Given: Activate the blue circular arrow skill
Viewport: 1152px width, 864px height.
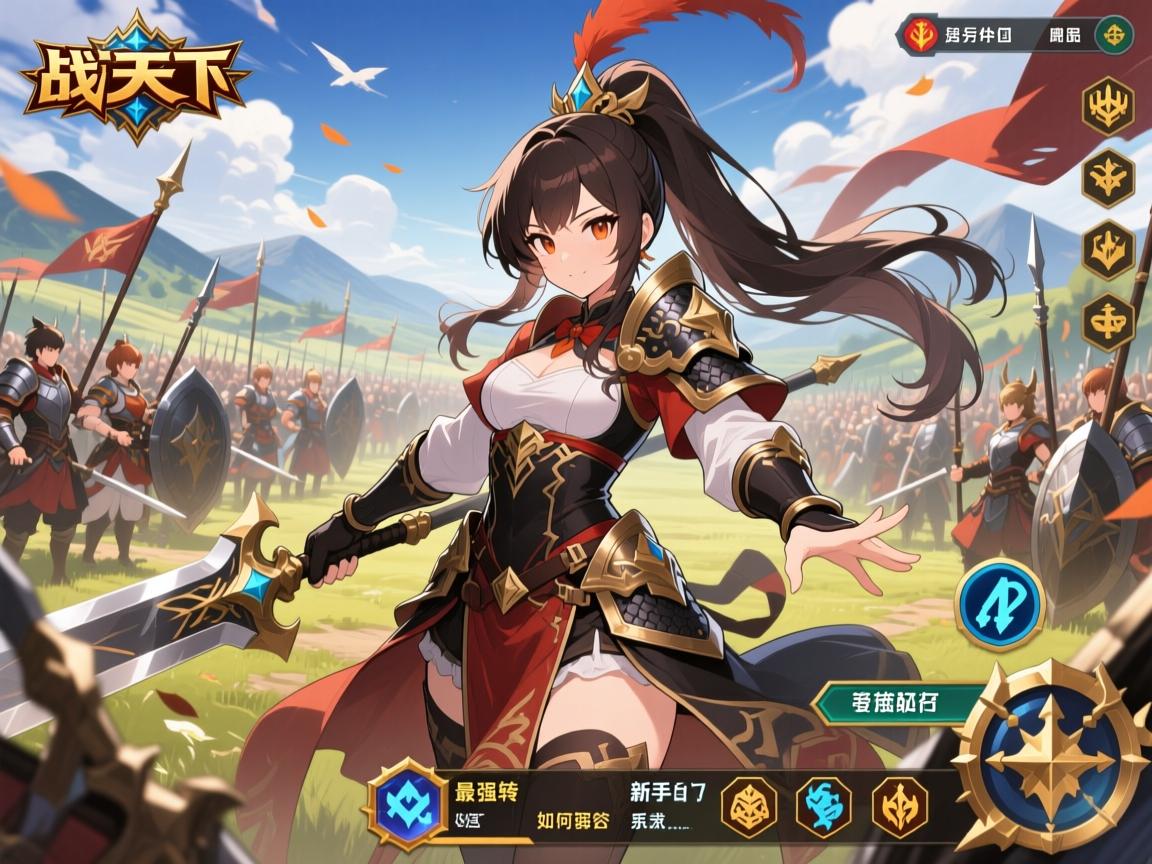Looking at the screenshot, I should (x=999, y=605).
